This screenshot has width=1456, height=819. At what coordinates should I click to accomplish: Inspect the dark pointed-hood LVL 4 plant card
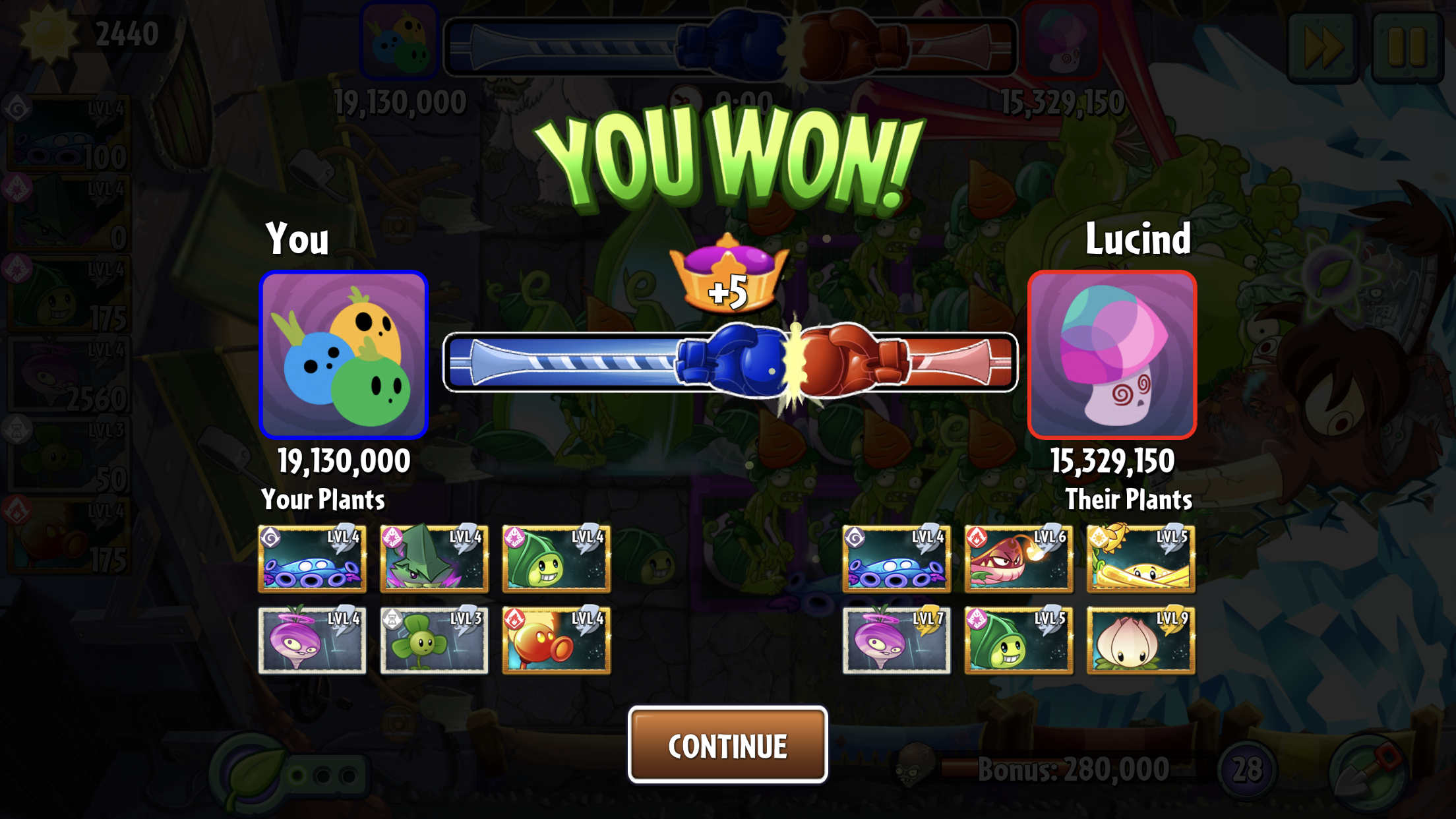pyautogui.click(x=434, y=559)
